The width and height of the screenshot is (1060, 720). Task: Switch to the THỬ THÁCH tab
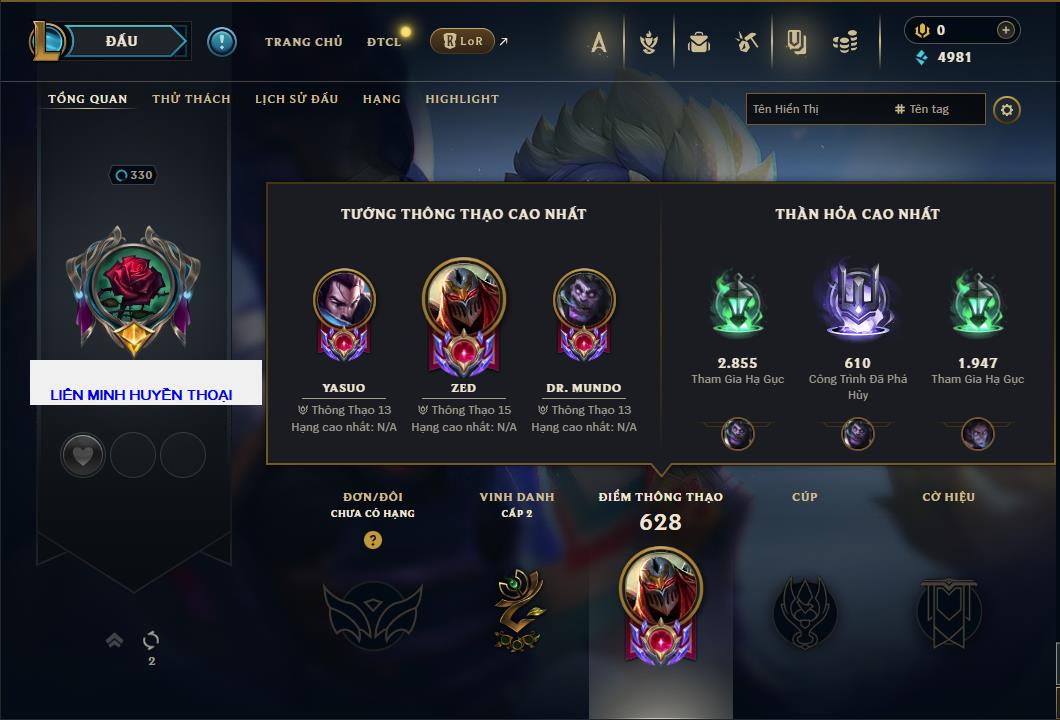(x=191, y=99)
